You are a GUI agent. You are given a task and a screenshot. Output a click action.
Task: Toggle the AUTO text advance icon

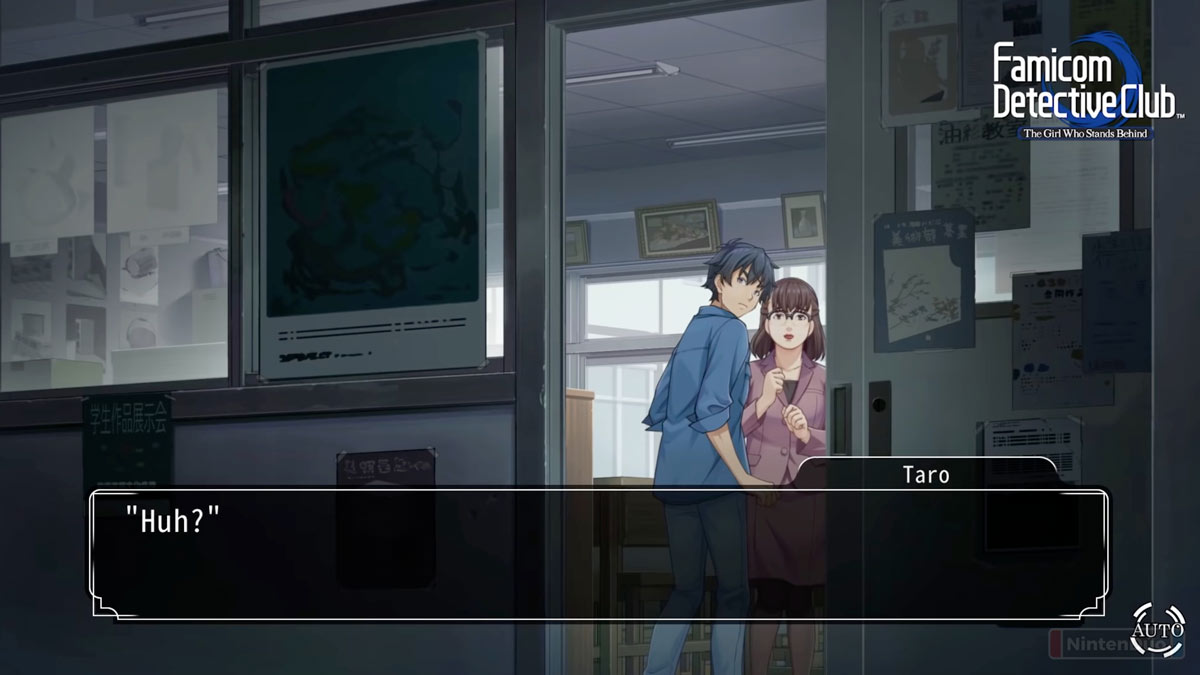[1157, 629]
